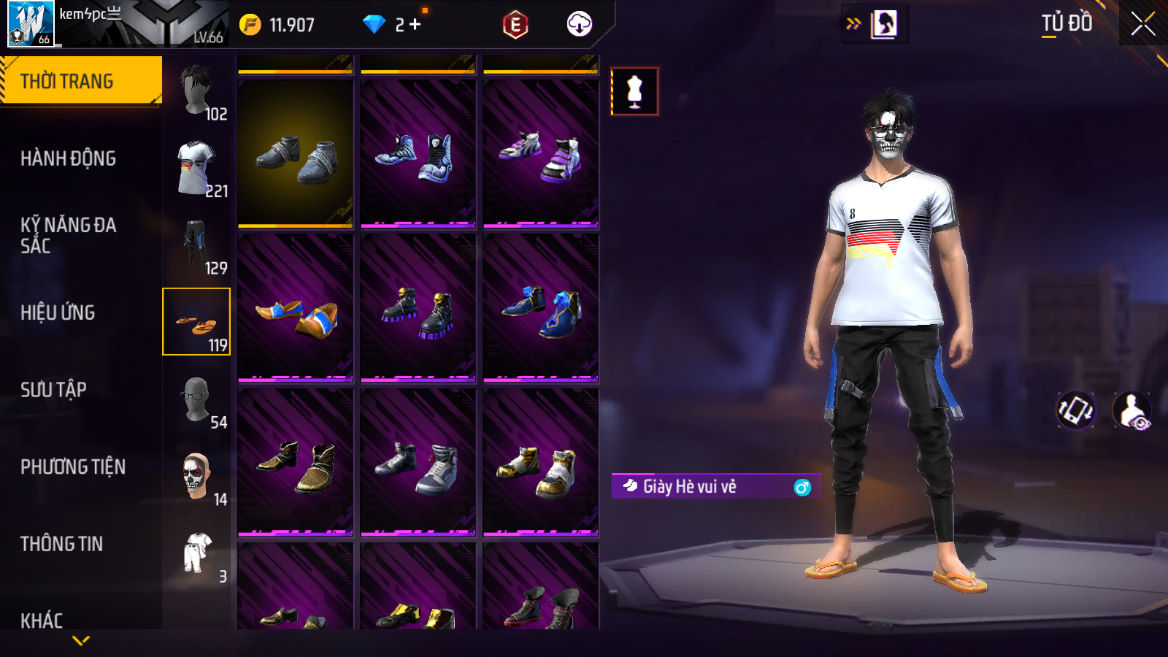This screenshot has height=657, width=1168.
Task: Add diamonds with the plus button
Action: [x=415, y=25]
